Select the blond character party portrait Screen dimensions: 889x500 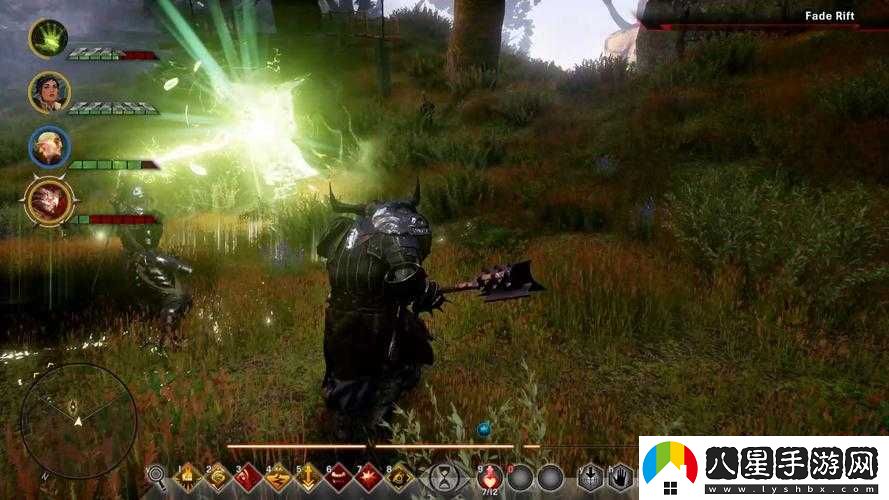tap(48, 146)
